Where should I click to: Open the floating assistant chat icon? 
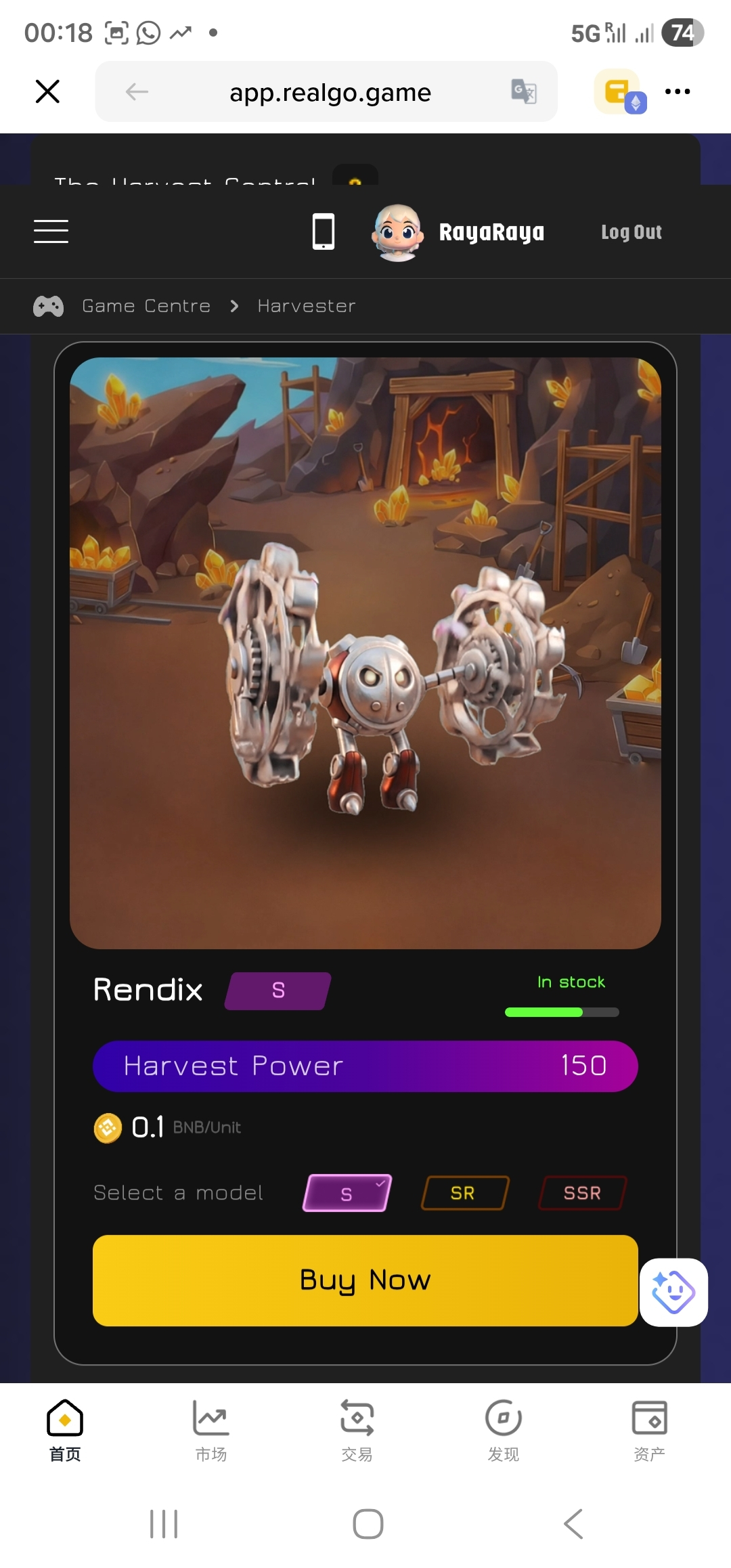point(673,1292)
